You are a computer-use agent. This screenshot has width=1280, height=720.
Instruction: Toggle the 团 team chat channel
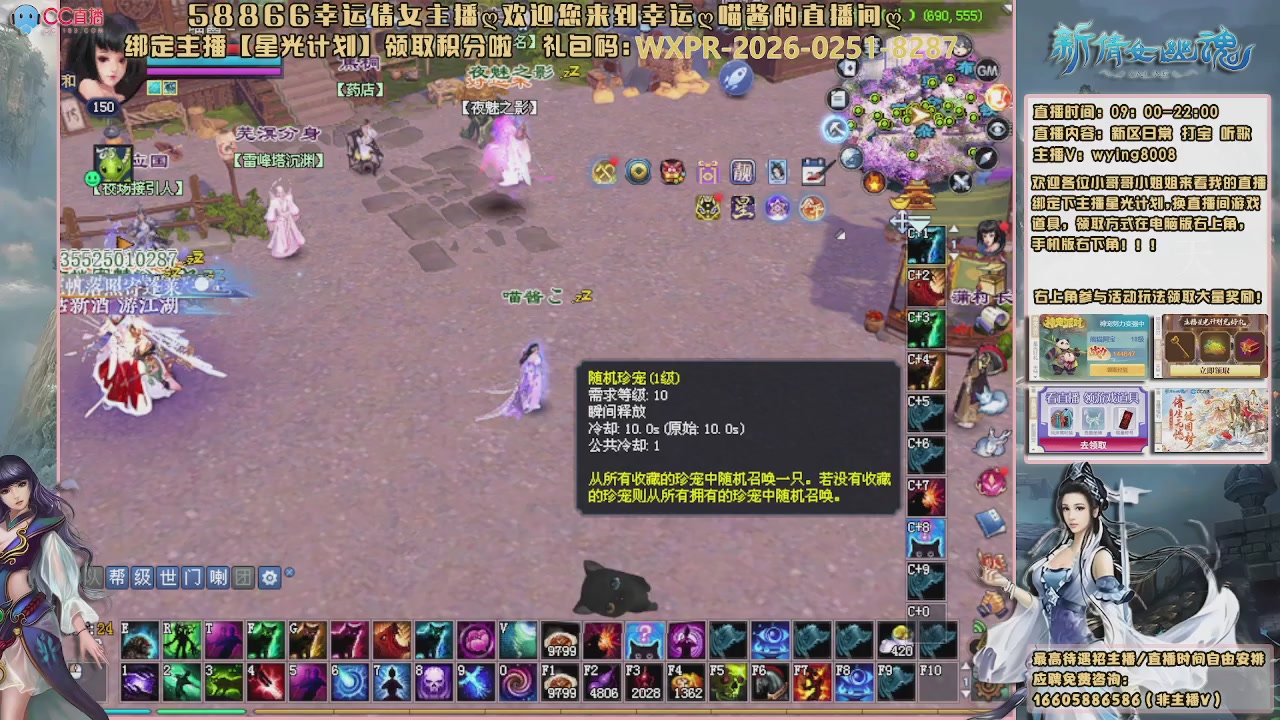tap(243, 577)
